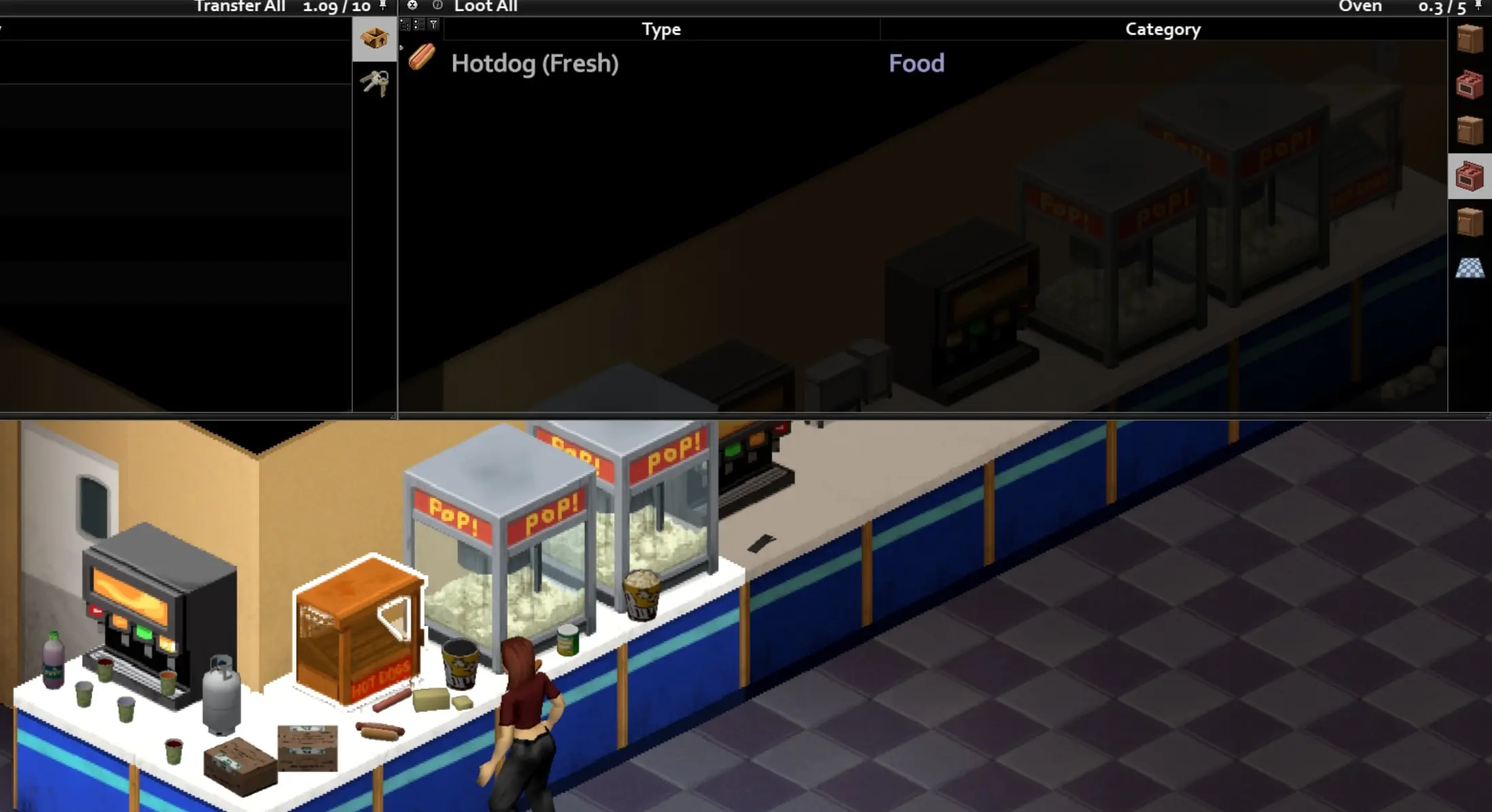The height and width of the screenshot is (812, 1492).
Task: Click Transfer All in the inventory panel
Action: (239, 7)
